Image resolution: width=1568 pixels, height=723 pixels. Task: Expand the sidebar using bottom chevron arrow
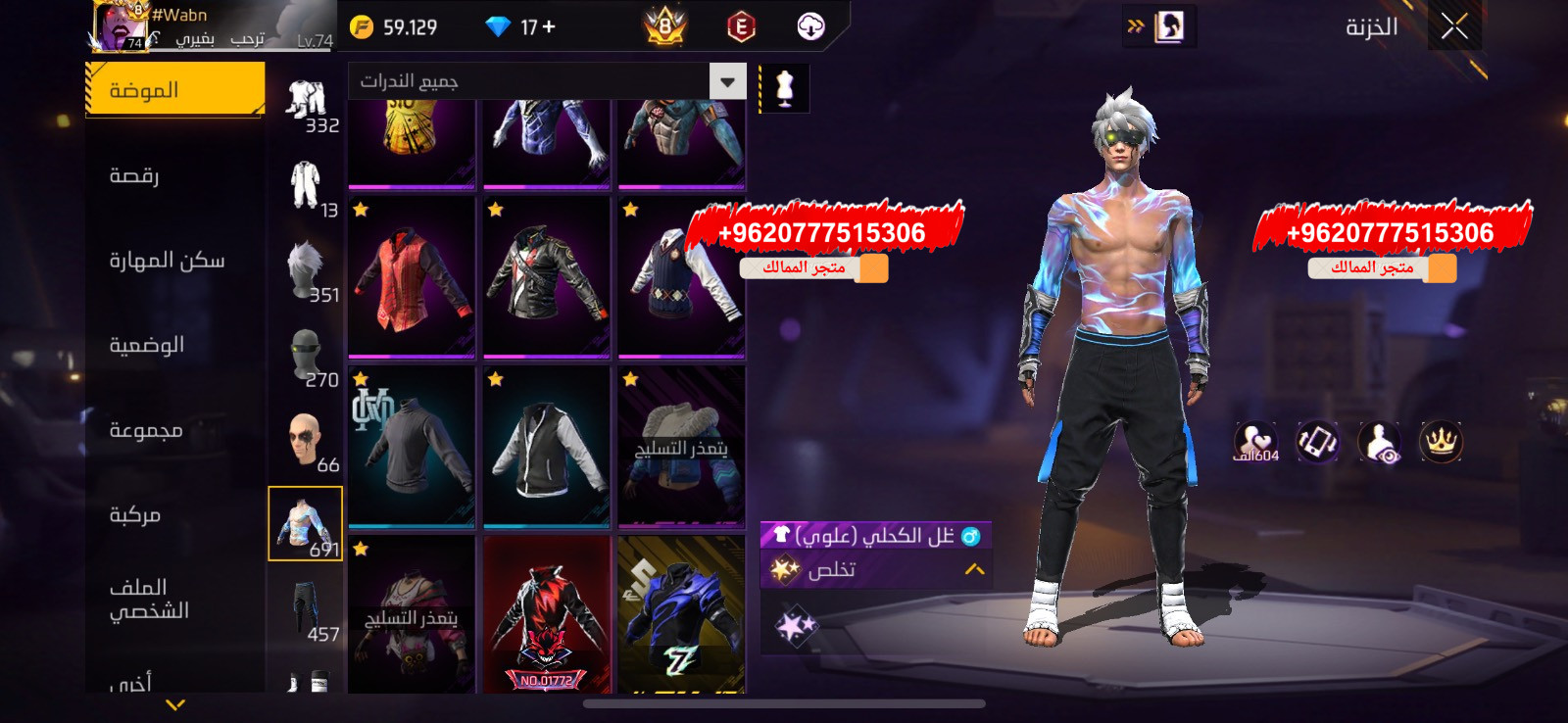point(174,702)
